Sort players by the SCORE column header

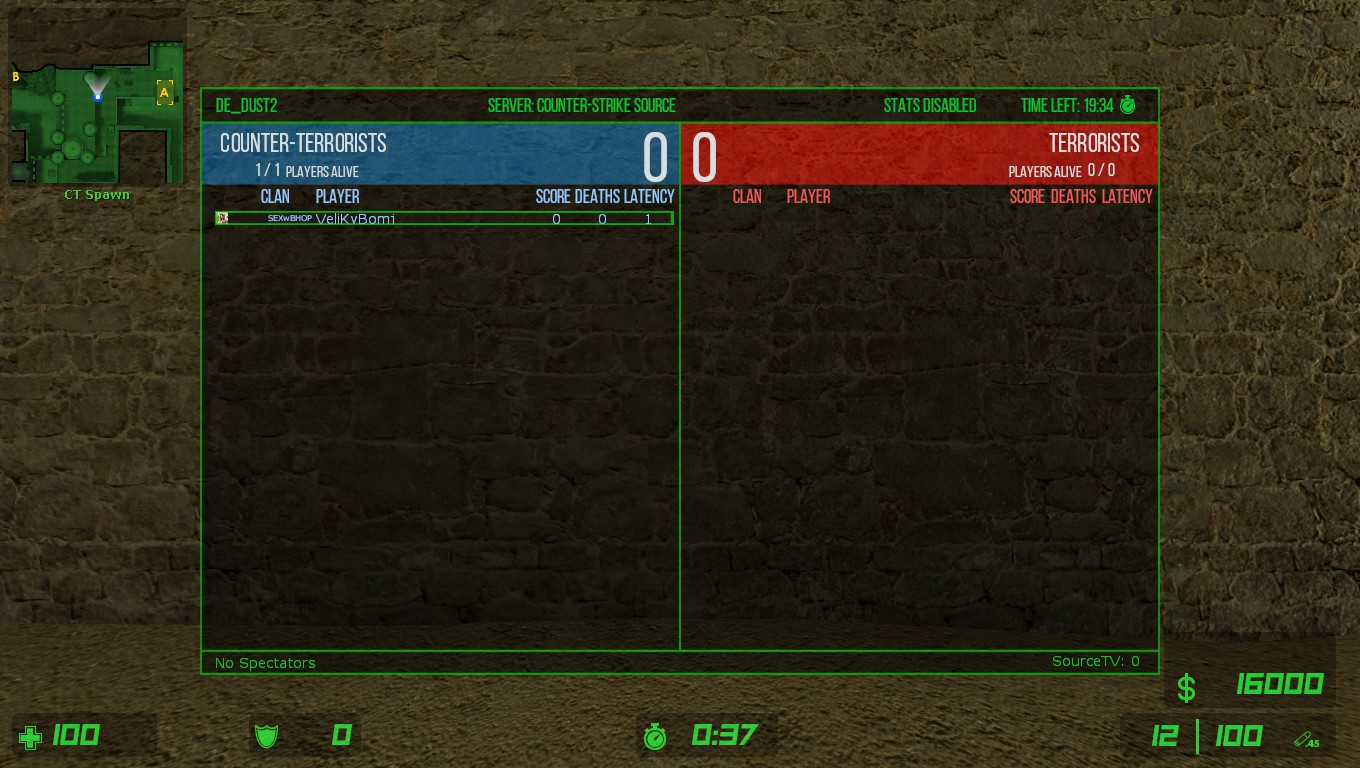[552, 196]
